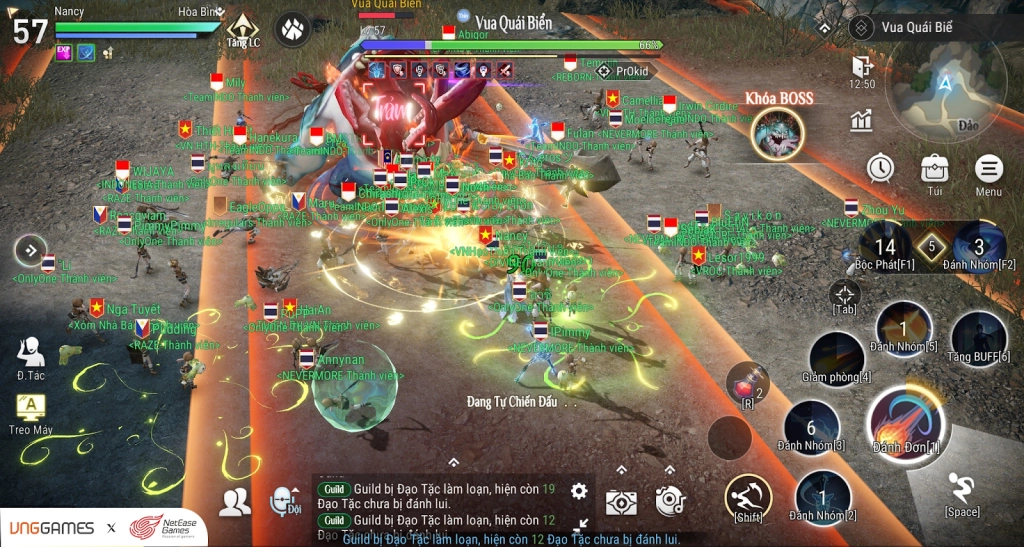Activate the Tăng BUFF skill
The image size is (1024, 547).
click(978, 335)
